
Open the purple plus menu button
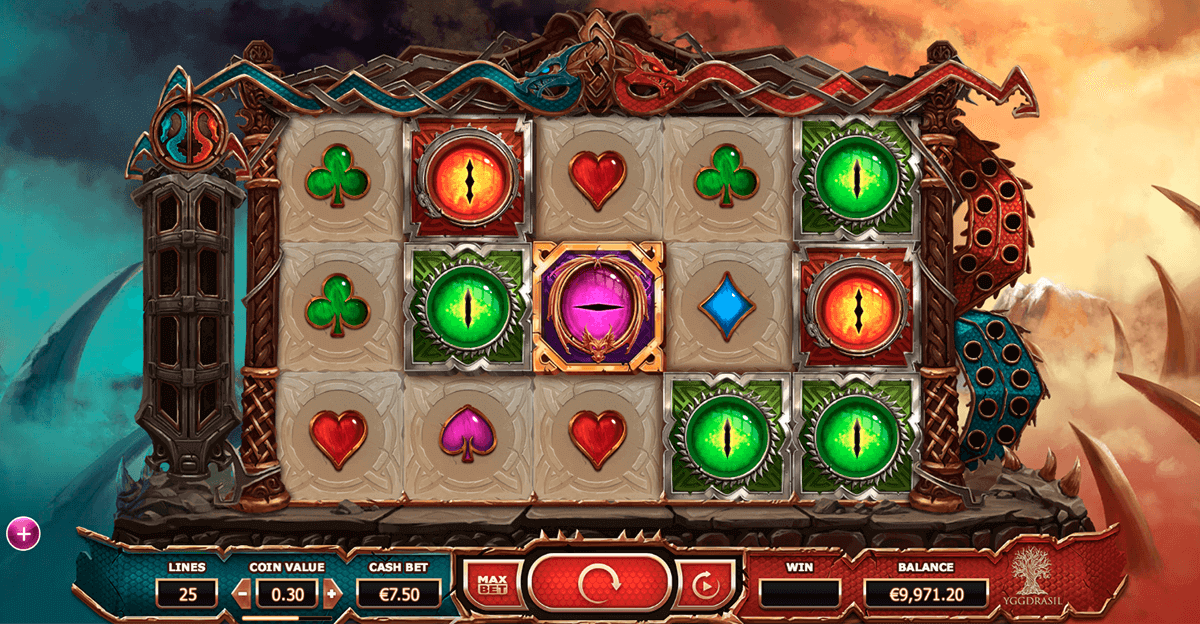23,534
